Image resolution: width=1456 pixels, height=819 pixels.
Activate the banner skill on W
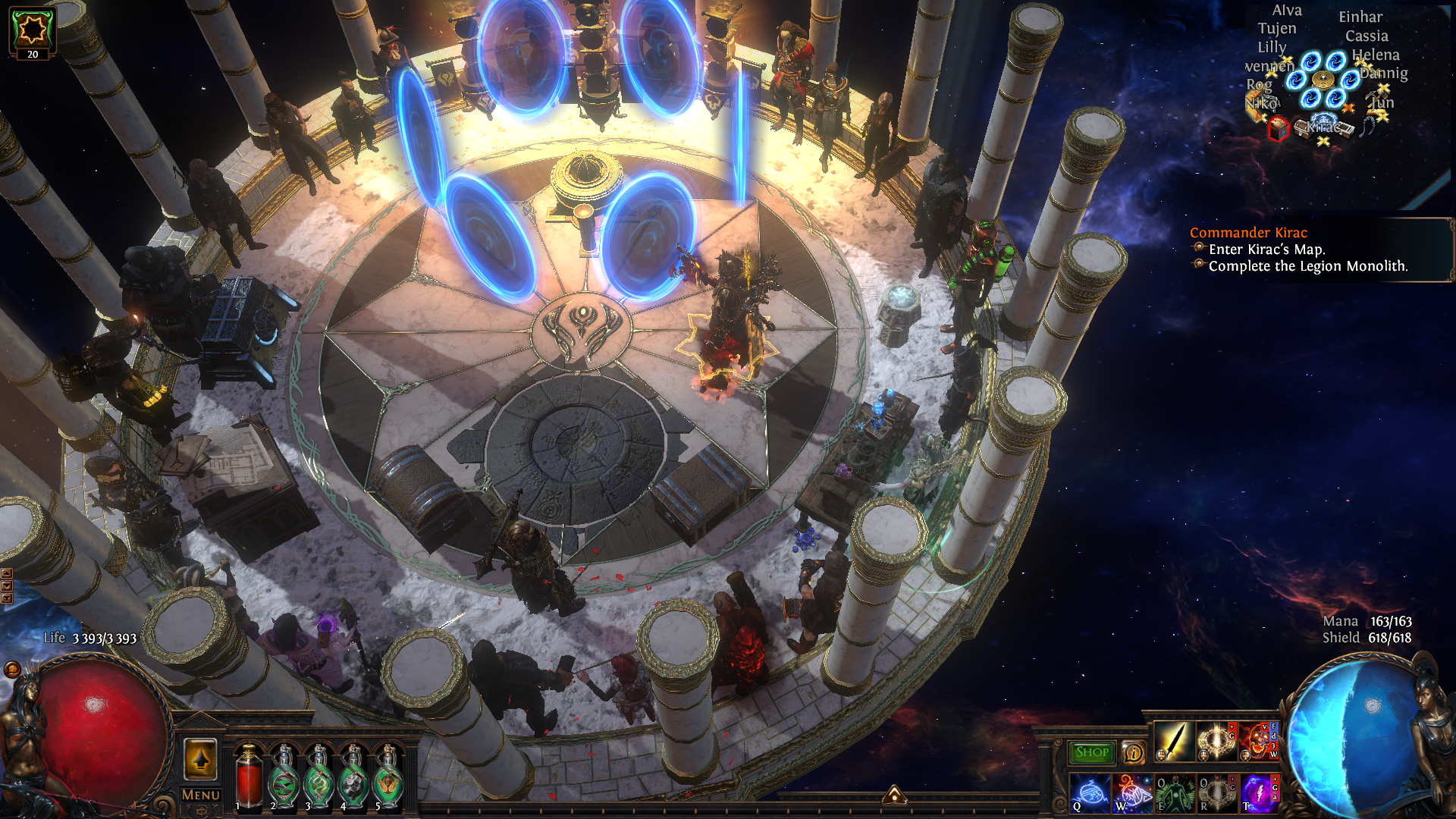(1131, 793)
